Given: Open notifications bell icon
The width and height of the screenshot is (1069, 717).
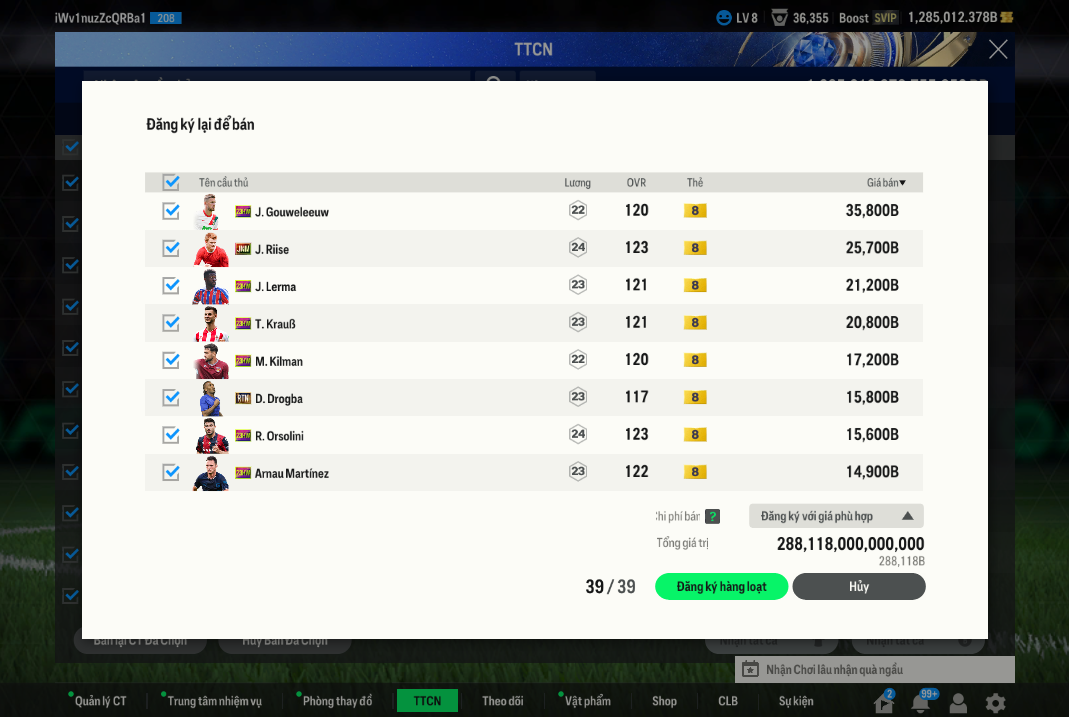Looking at the screenshot, I should coord(920,703).
